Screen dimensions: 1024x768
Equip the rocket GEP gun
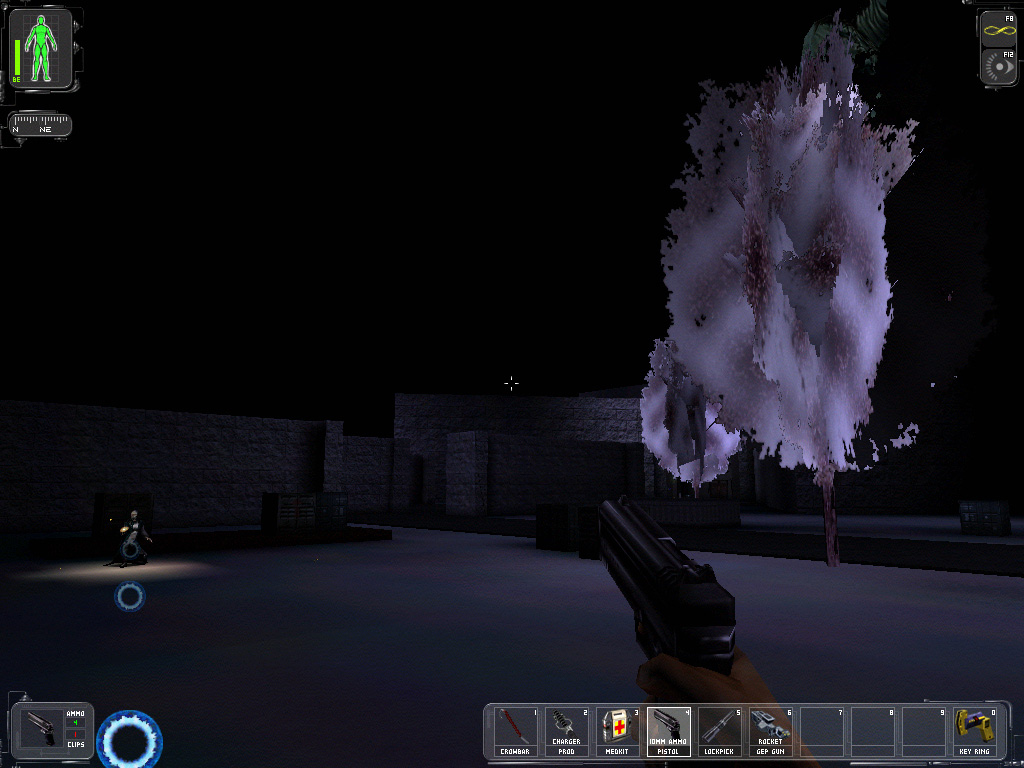tap(771, 731)
